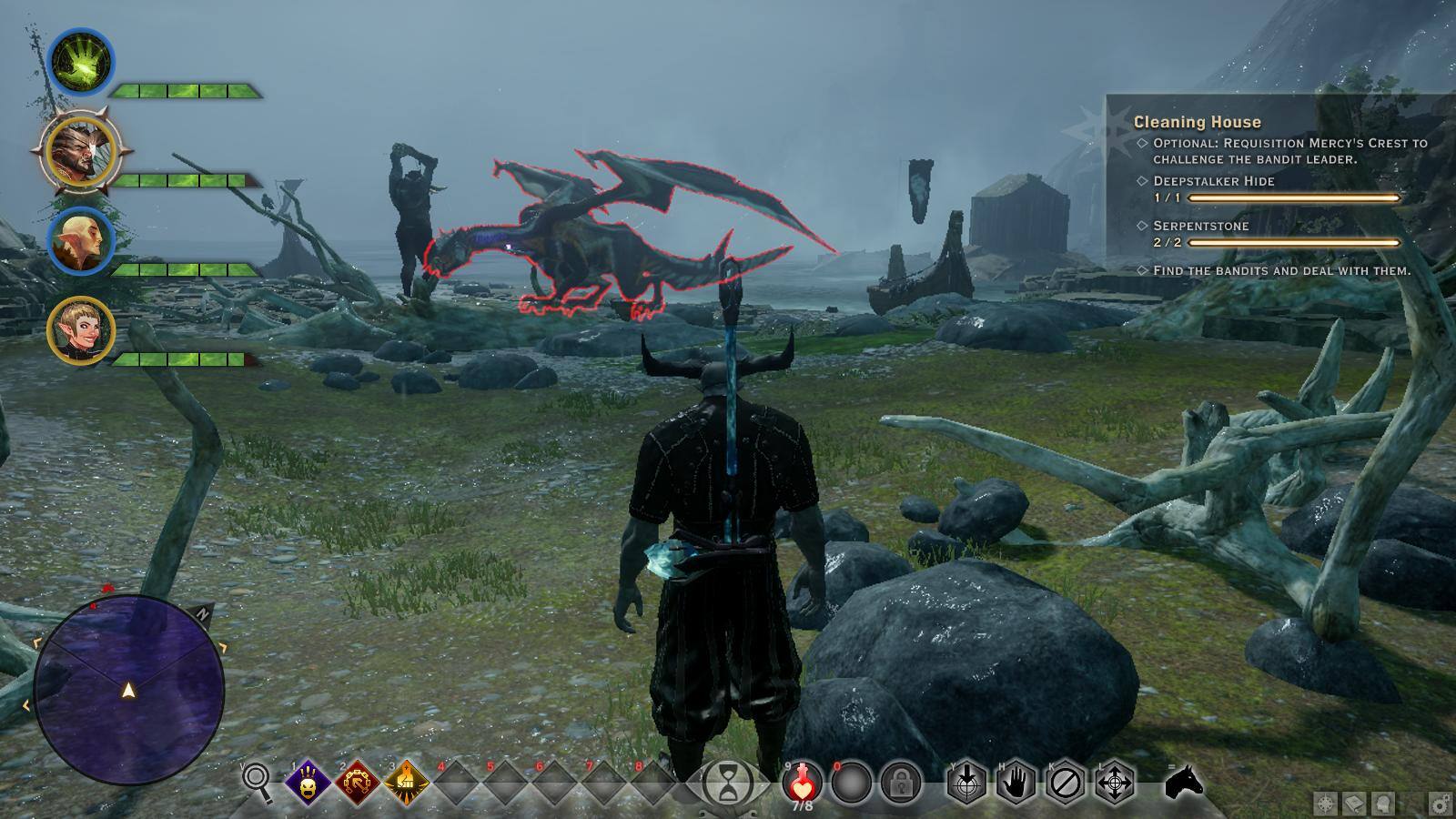Click the Cleaning House quest tracker title
This screenshot has width=1456, height=819.
[1197, 122]
